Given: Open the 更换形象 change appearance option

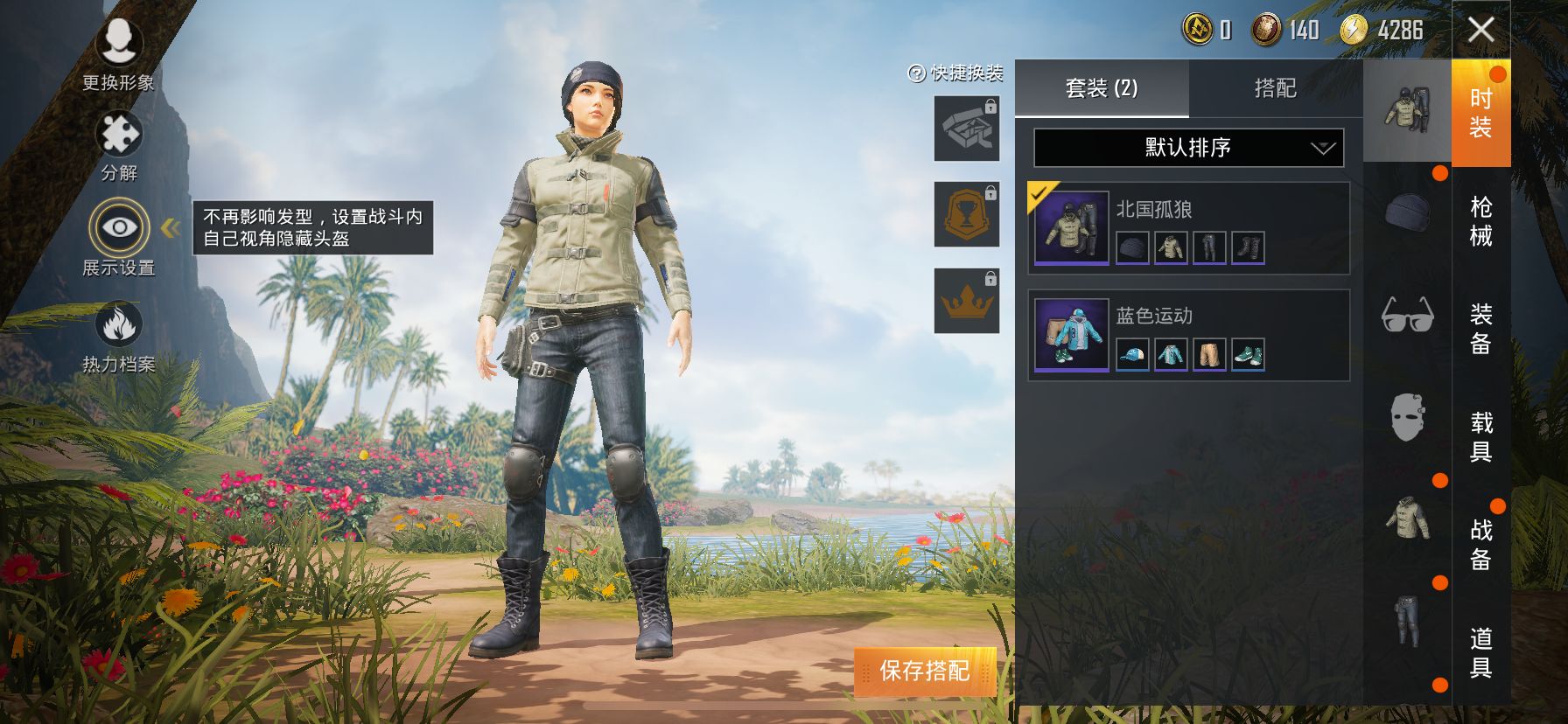Looking at the screenshot, I should click(x=118, y=52).
